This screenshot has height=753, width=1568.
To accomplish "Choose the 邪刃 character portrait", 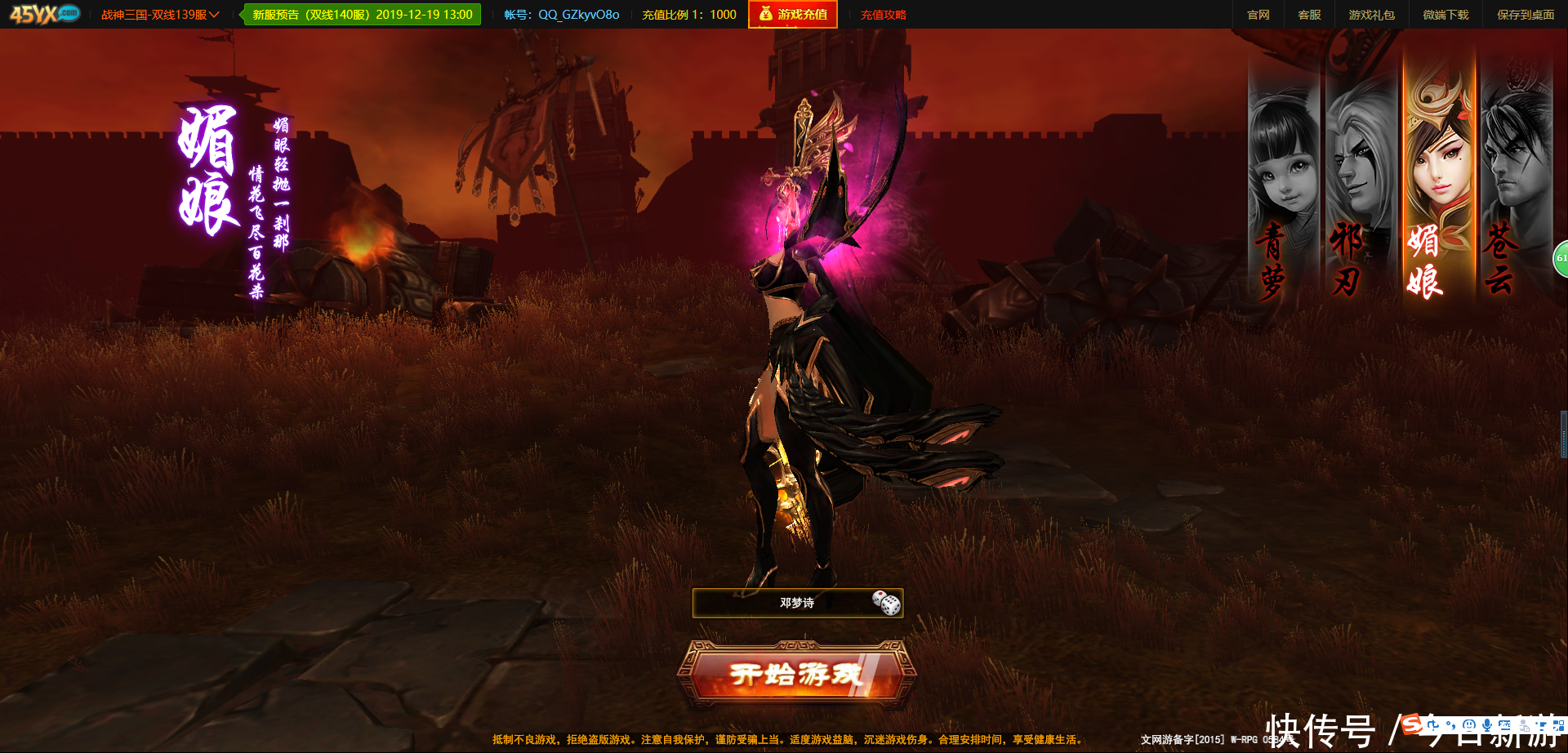I will [1360, 188].
